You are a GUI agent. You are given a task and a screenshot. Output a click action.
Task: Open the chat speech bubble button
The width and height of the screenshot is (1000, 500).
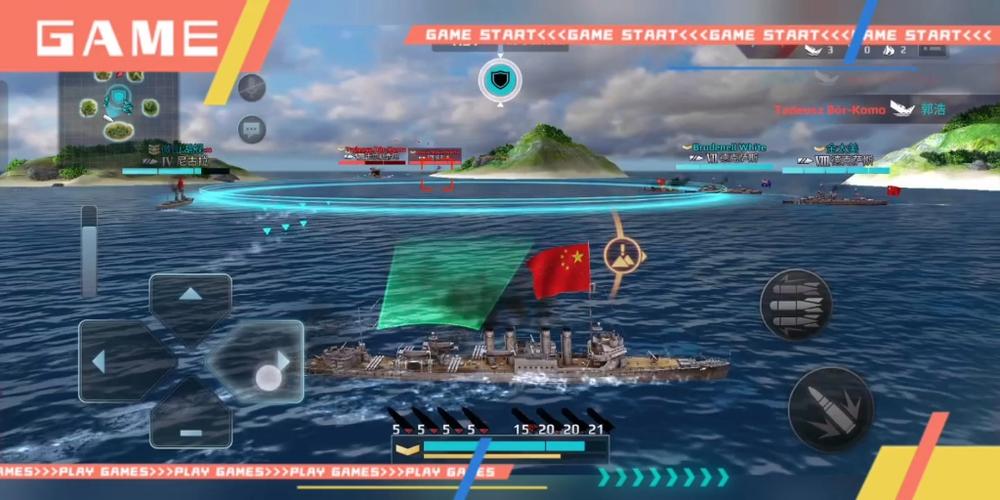(252, 129)
